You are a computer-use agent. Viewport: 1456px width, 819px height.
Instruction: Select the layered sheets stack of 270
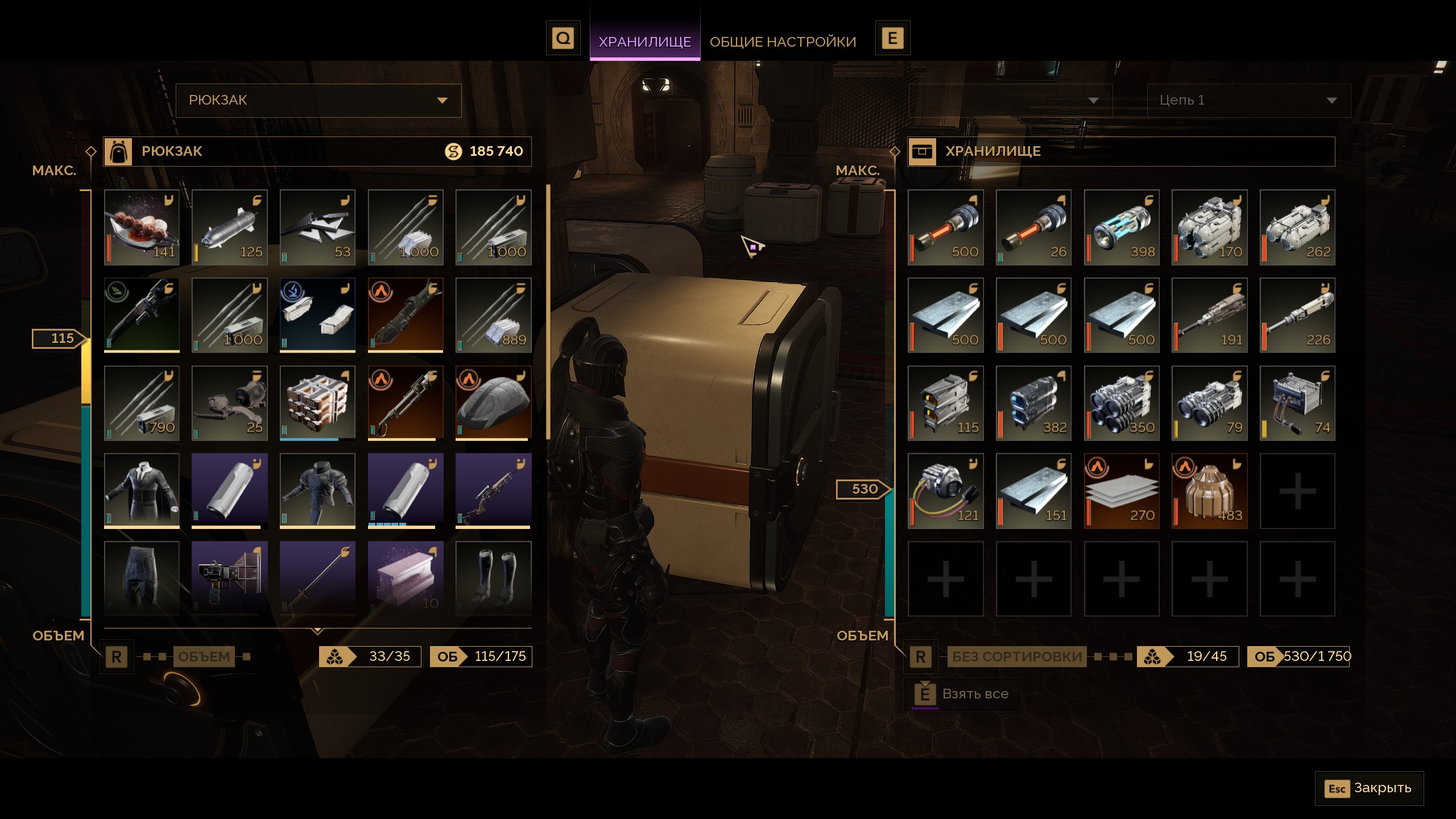click(x=1122, y=491)
